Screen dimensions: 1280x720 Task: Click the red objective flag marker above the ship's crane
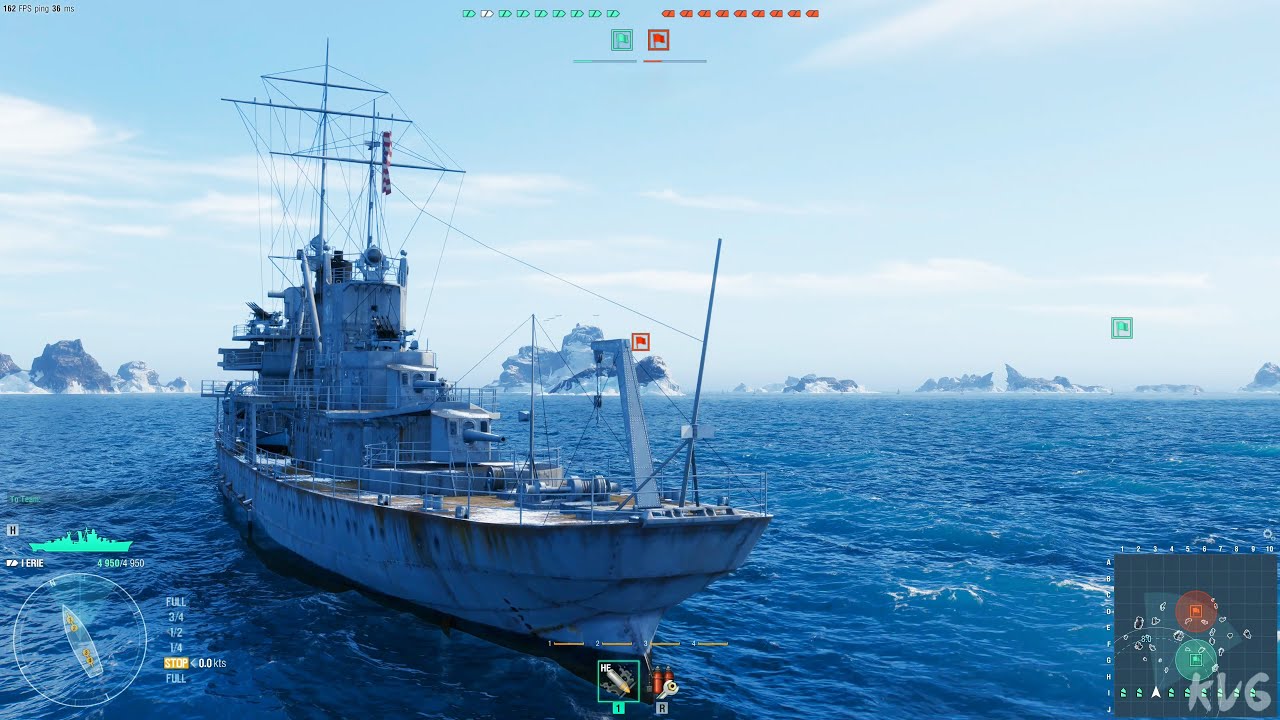pyautogui.click(x=639, y=341)
